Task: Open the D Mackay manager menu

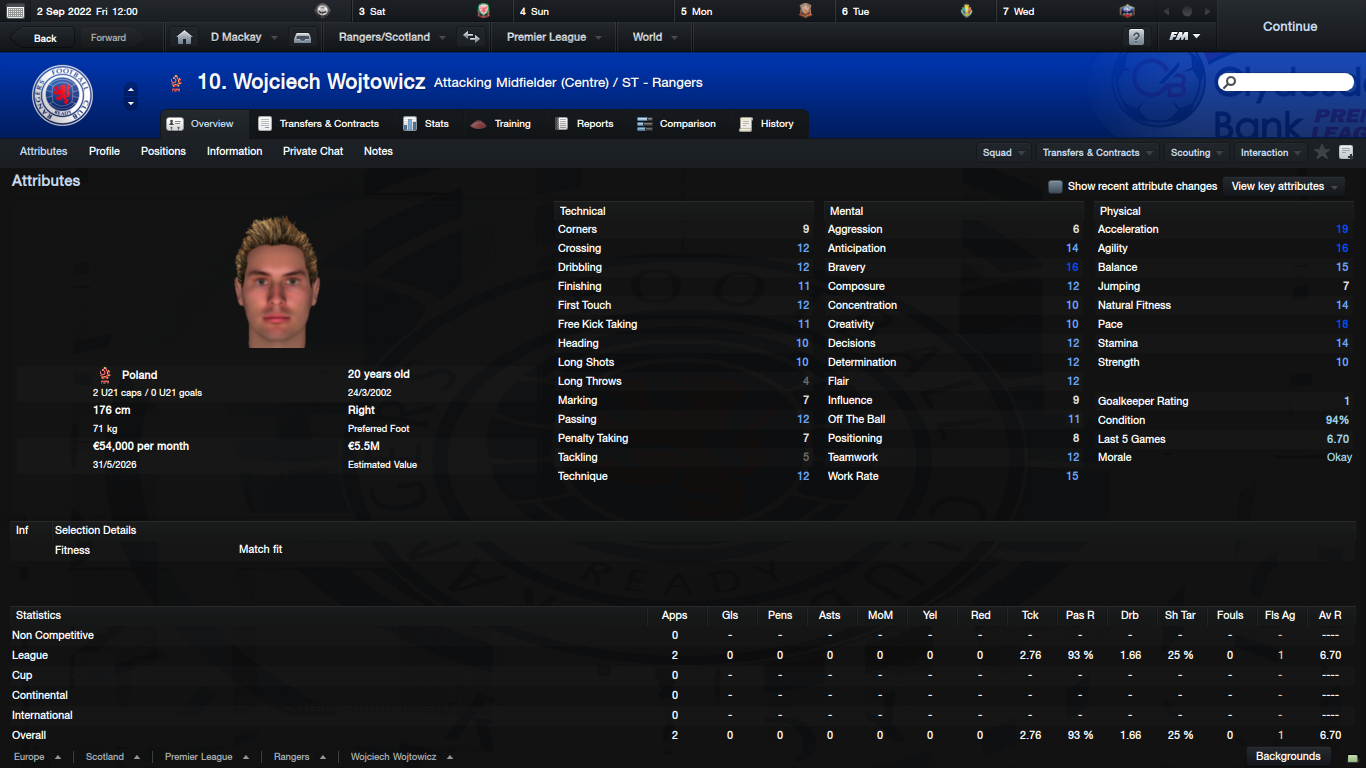Action: (x=236, y=37)
